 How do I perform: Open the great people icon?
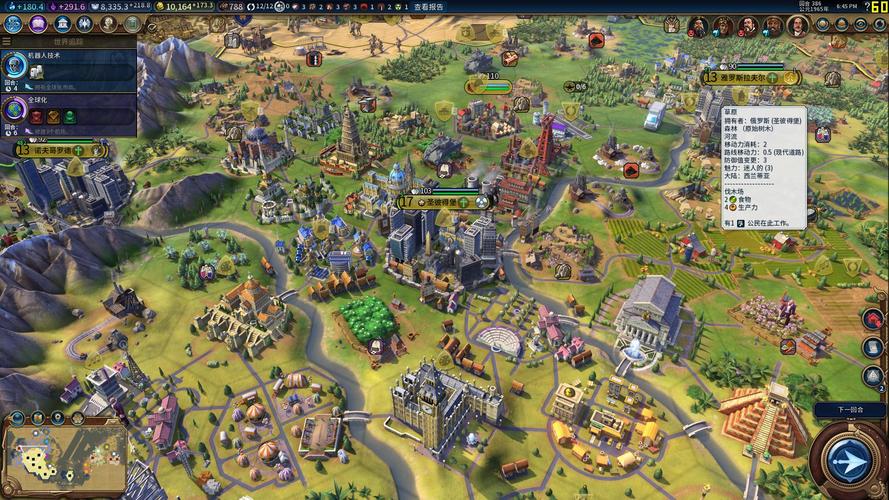(x=110, y=23)
